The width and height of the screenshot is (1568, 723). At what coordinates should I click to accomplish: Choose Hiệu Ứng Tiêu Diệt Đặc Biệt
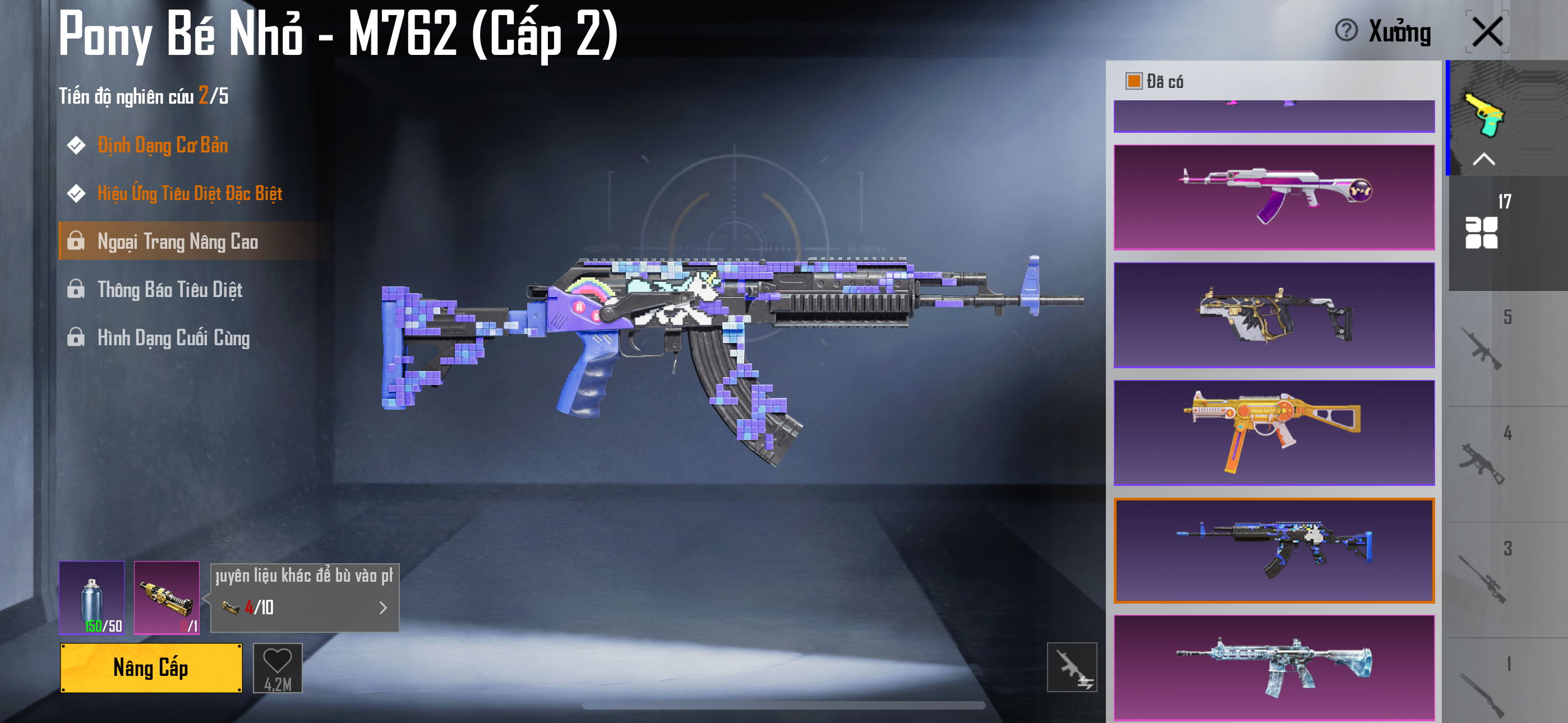(190, 193)
